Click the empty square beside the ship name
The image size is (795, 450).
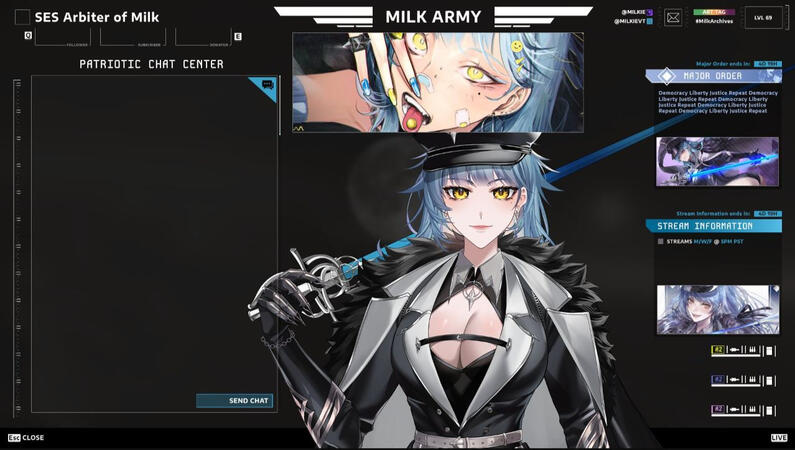pyautogui.click(x=22, y=17)
